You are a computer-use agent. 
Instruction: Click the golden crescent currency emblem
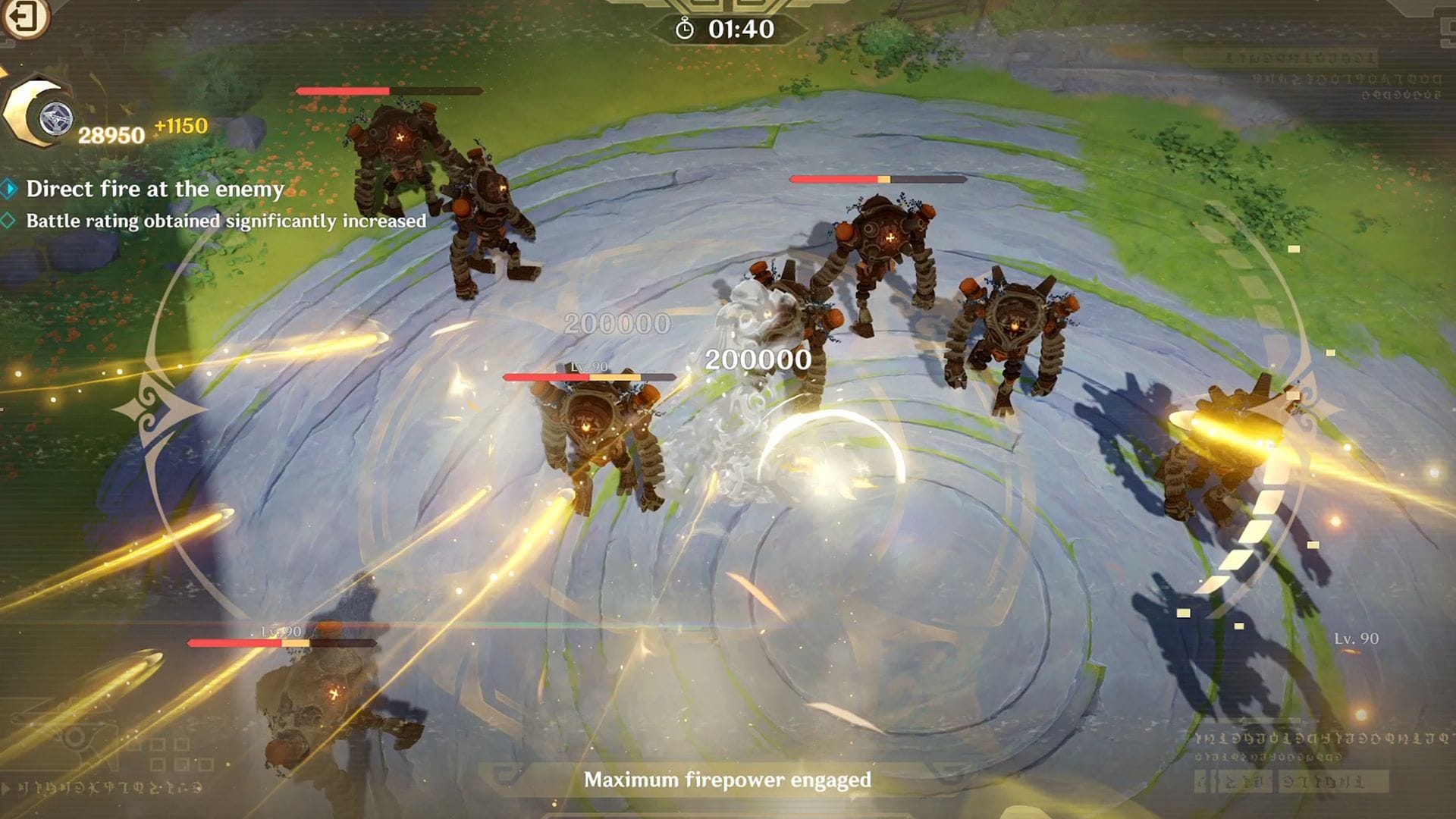pos(30,114)
